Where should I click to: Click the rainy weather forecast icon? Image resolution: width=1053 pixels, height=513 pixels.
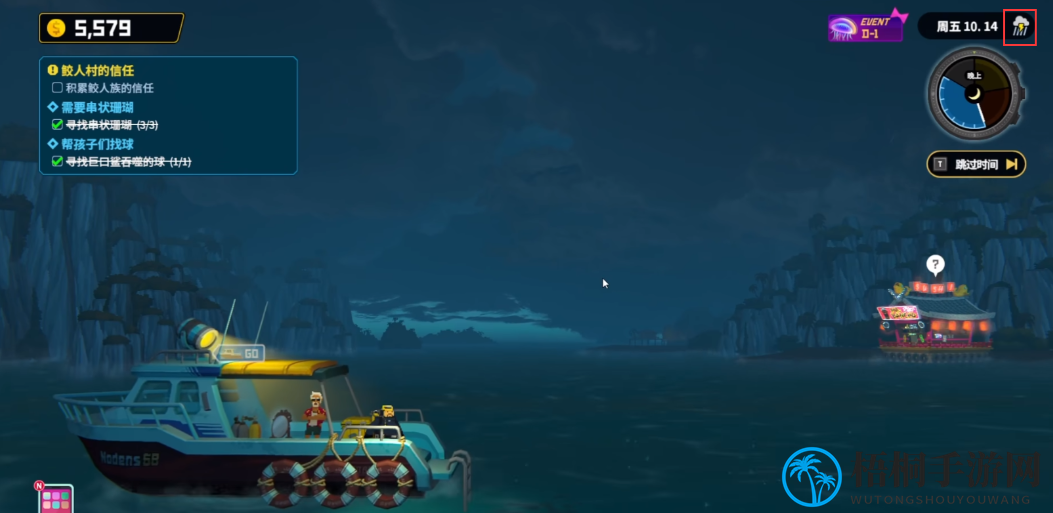point(1020,26)
